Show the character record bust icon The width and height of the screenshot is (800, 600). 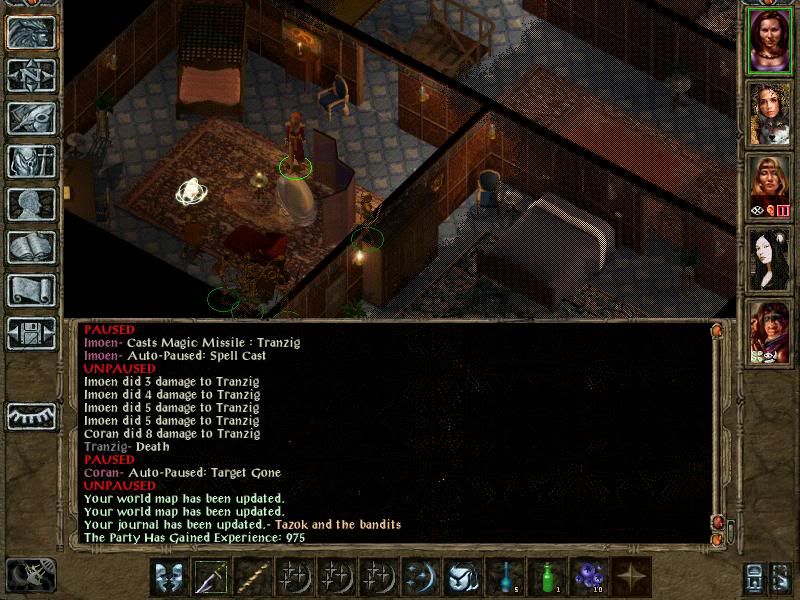point(31,204)
